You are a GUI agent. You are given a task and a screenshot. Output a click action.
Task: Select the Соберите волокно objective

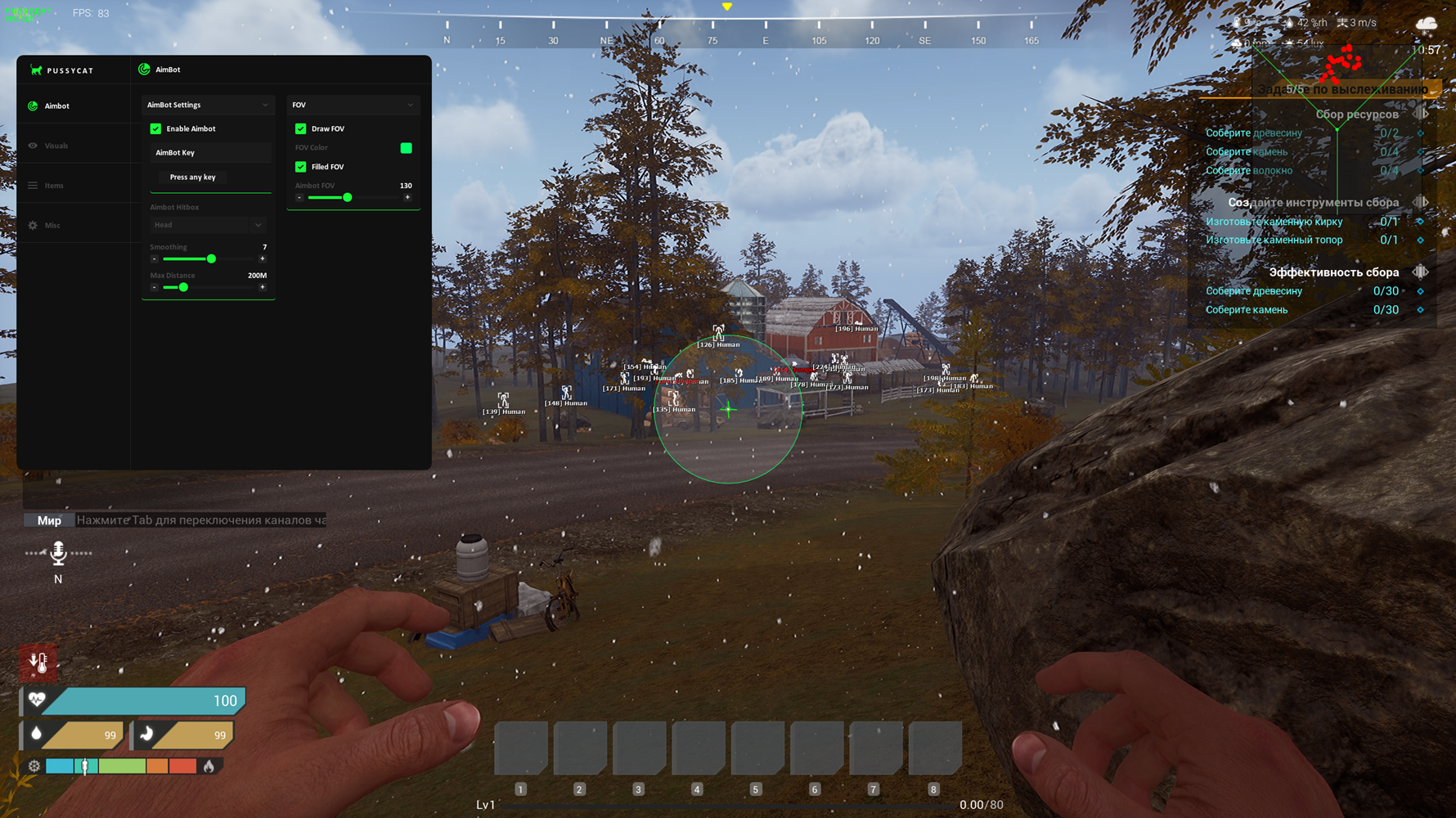pyautogui.click(x=1248, y=170)
